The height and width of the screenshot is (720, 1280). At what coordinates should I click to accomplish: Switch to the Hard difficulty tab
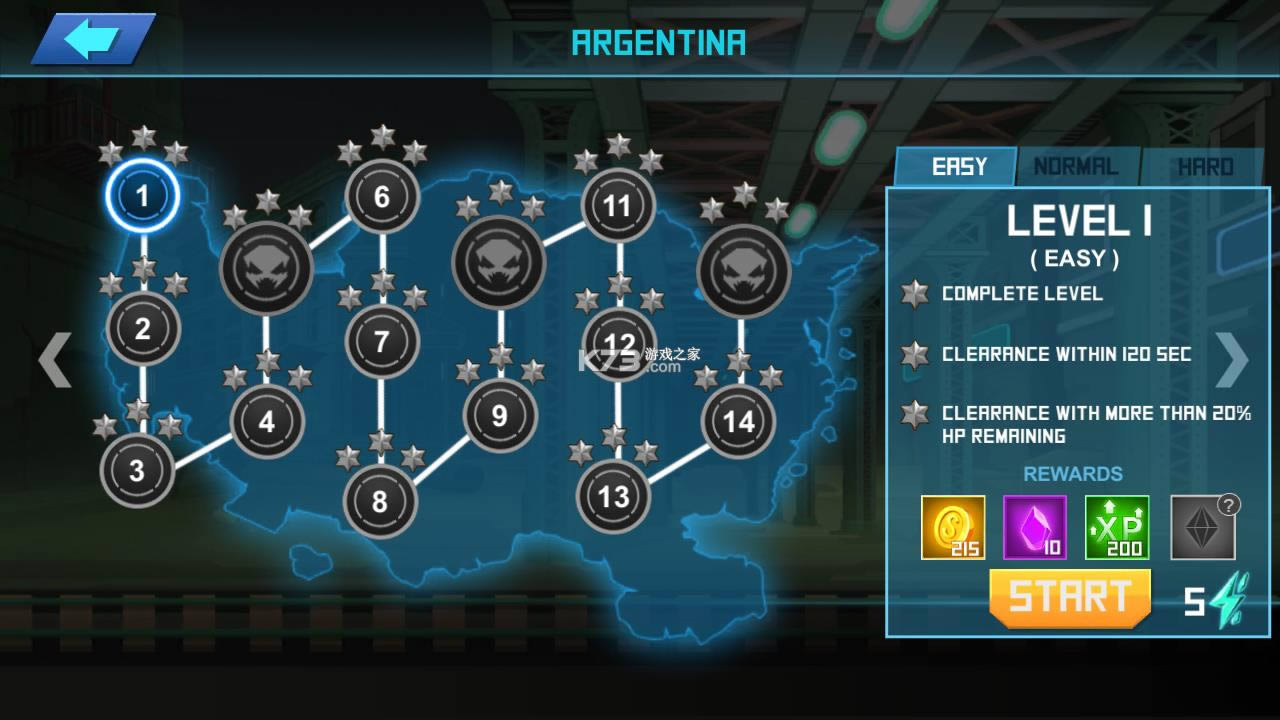point(1205,167)
